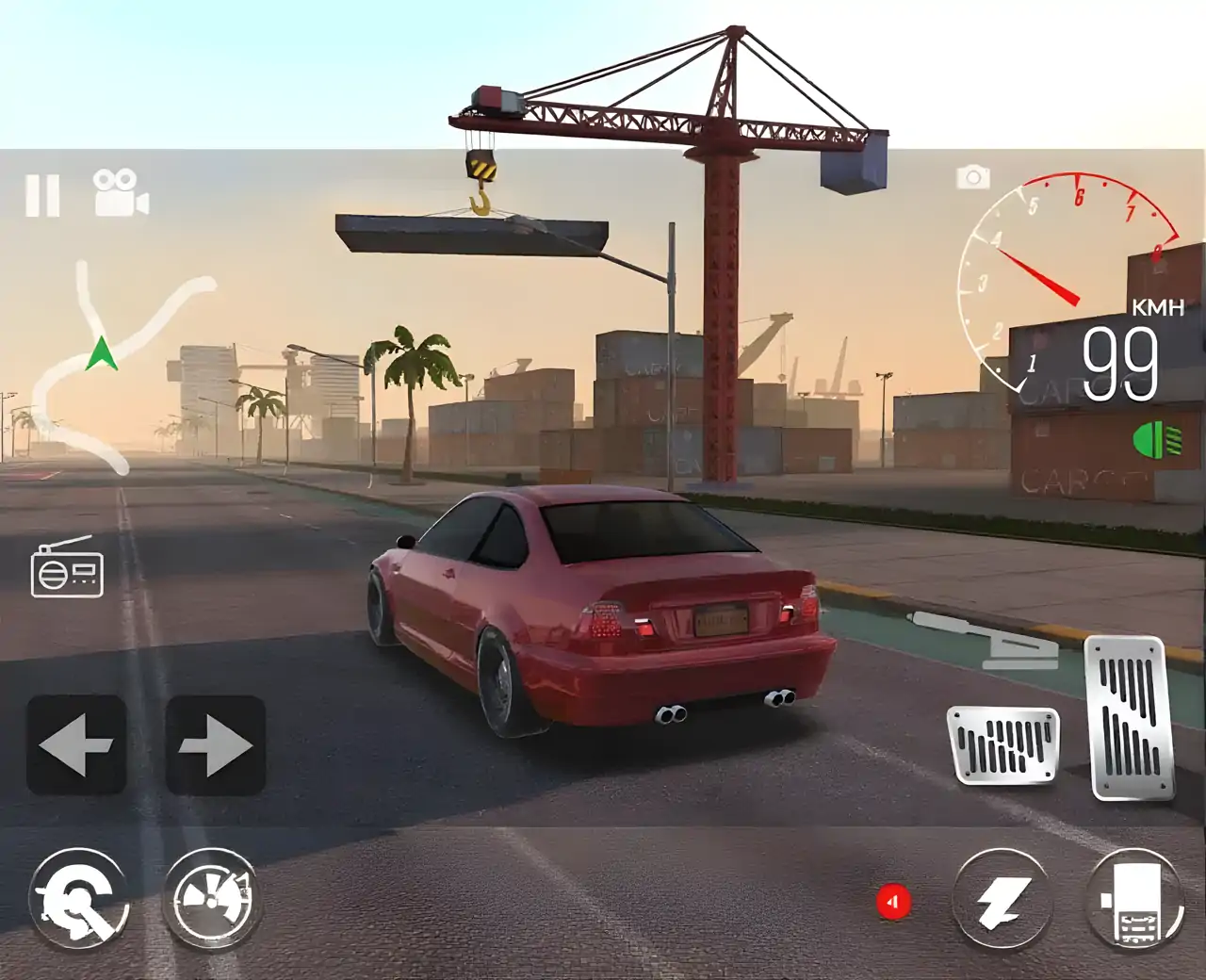Toggle the green headlights indicator
Image resolution: width=1206 pixels, height=980 pixels.
click(1157, 440)
